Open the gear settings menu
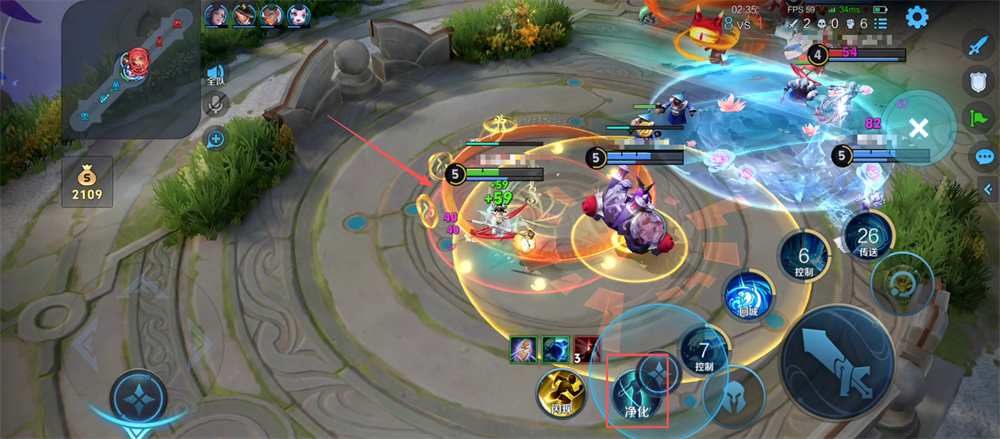Screen dimensions: 1000x439 pyautogui.click(x=916, y=16)
